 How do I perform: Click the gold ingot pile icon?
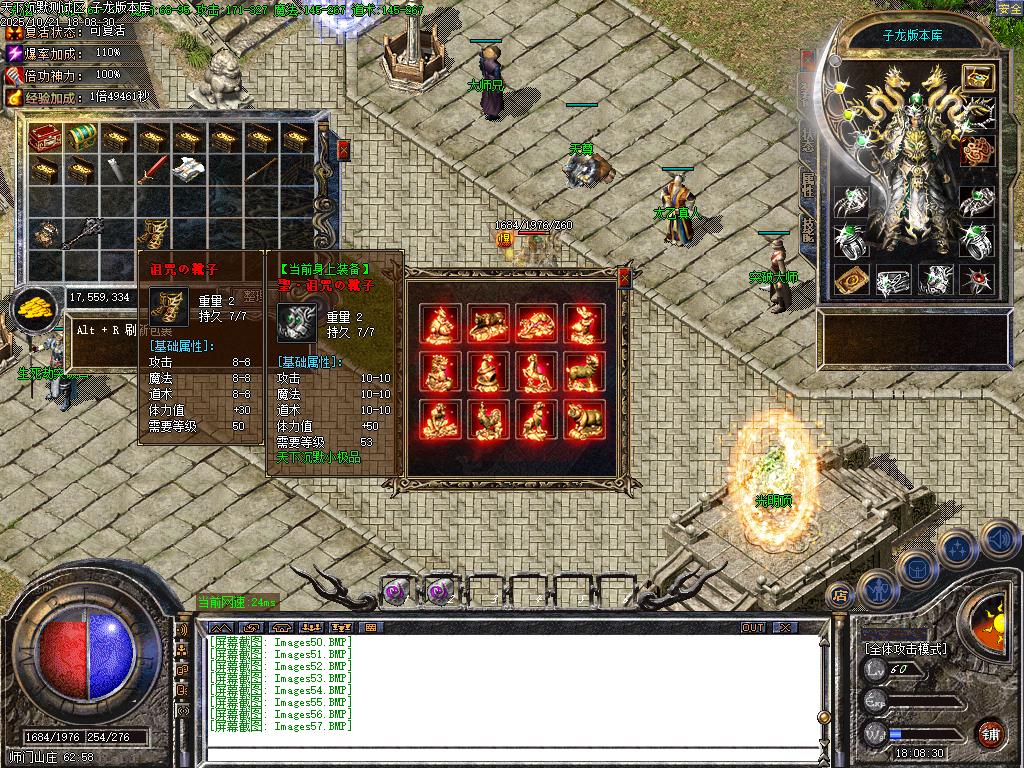tap(35, 305)
